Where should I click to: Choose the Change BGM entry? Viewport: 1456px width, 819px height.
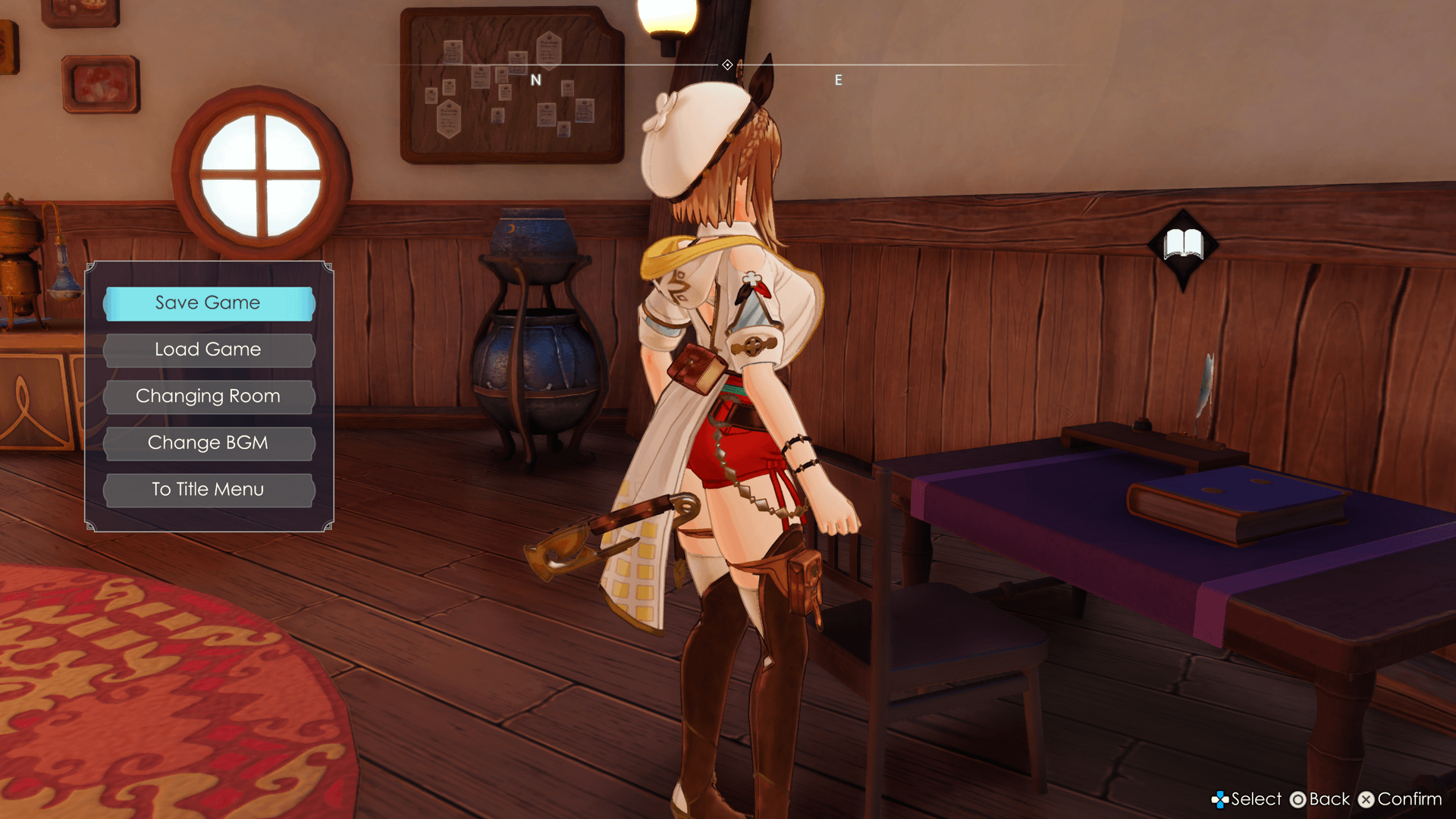tap(209, 443)
